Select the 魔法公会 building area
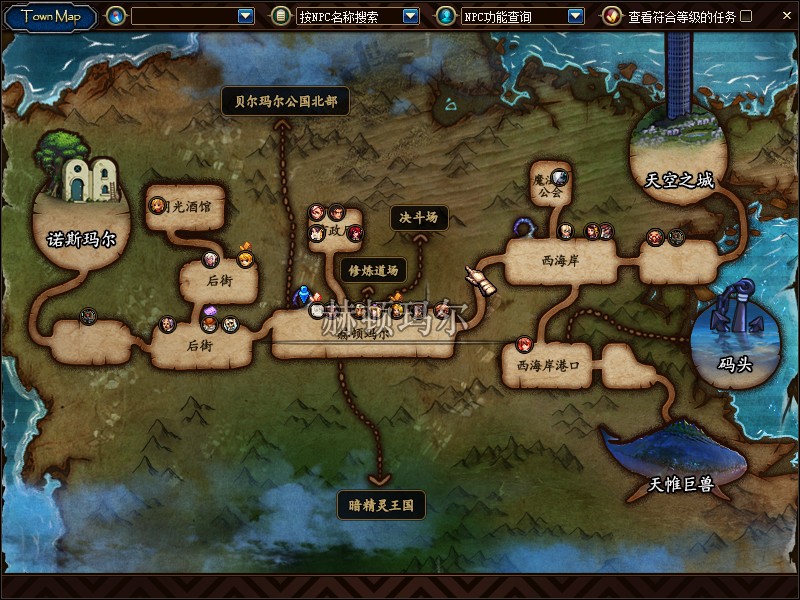The image size is (800, 600). click(x=548, y=186)
